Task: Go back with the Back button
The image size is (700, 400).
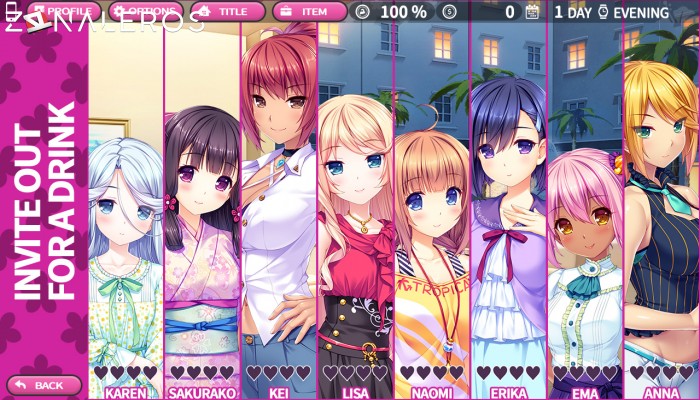Action: 44,385
